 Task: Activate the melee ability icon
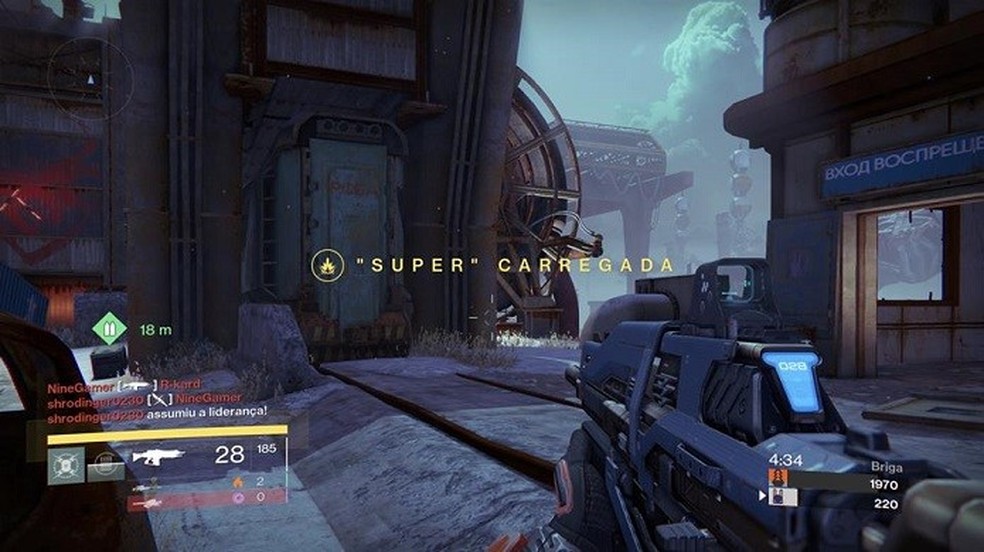pyautogui.click(x=105, y=463)
